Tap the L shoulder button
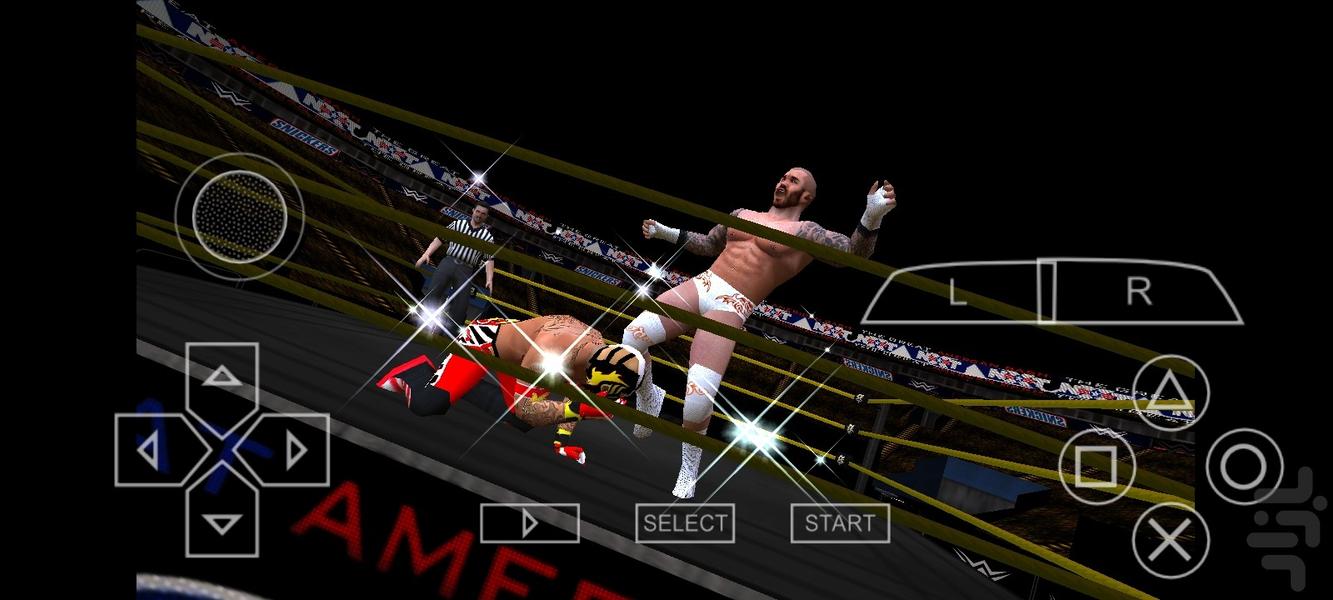Viewport: 1333px width, 600px height. [957, 292]
